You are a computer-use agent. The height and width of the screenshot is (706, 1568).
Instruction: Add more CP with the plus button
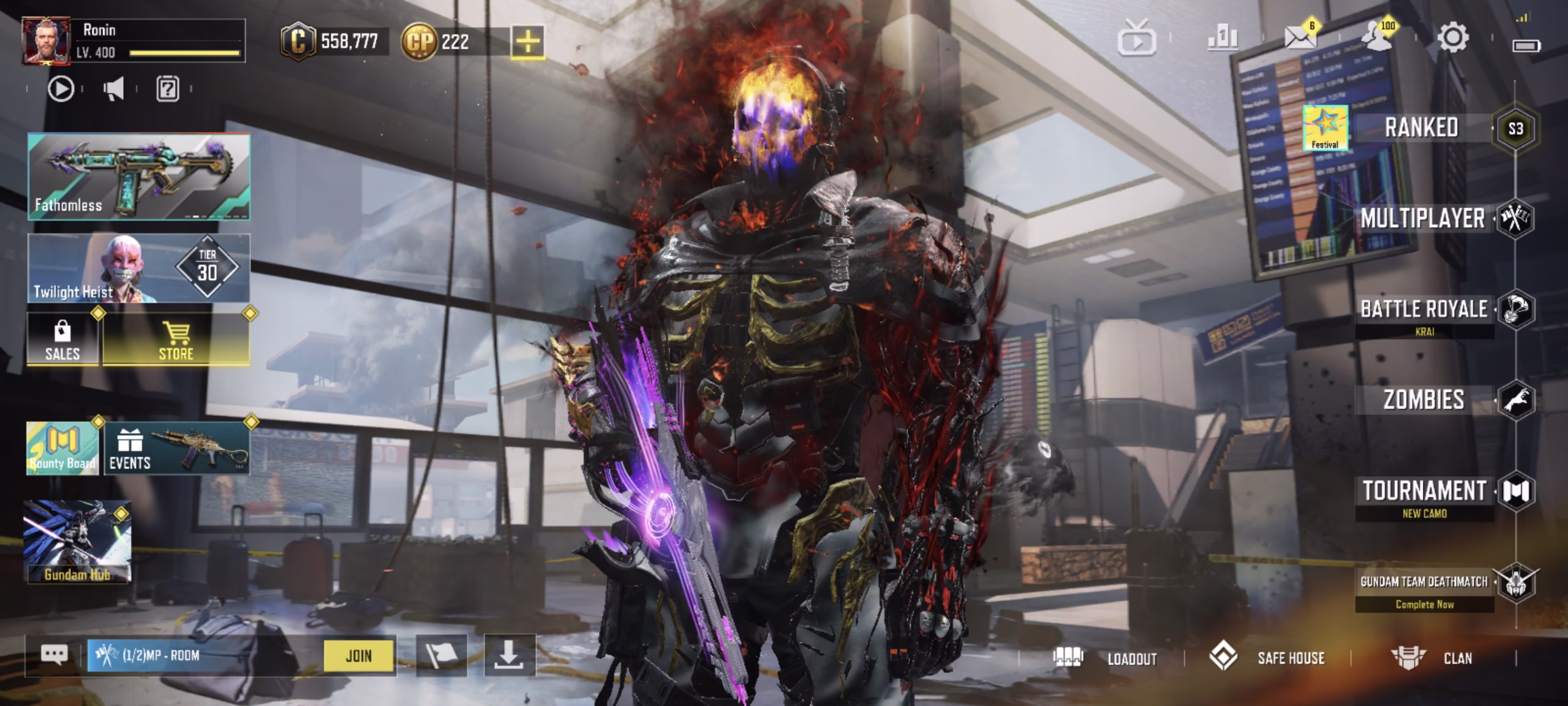(527, 42)
